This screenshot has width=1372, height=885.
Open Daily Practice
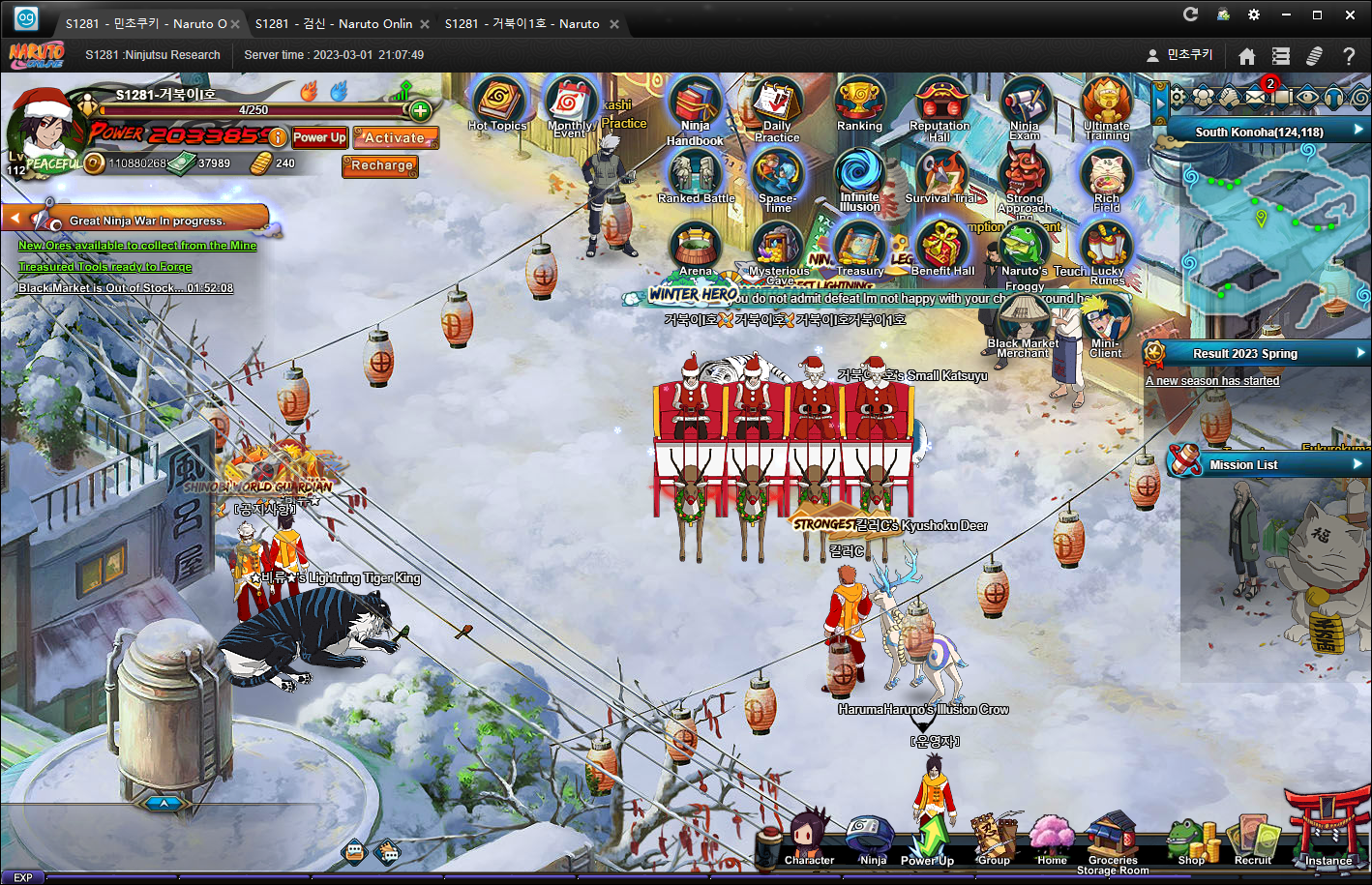tap(776, 108)
